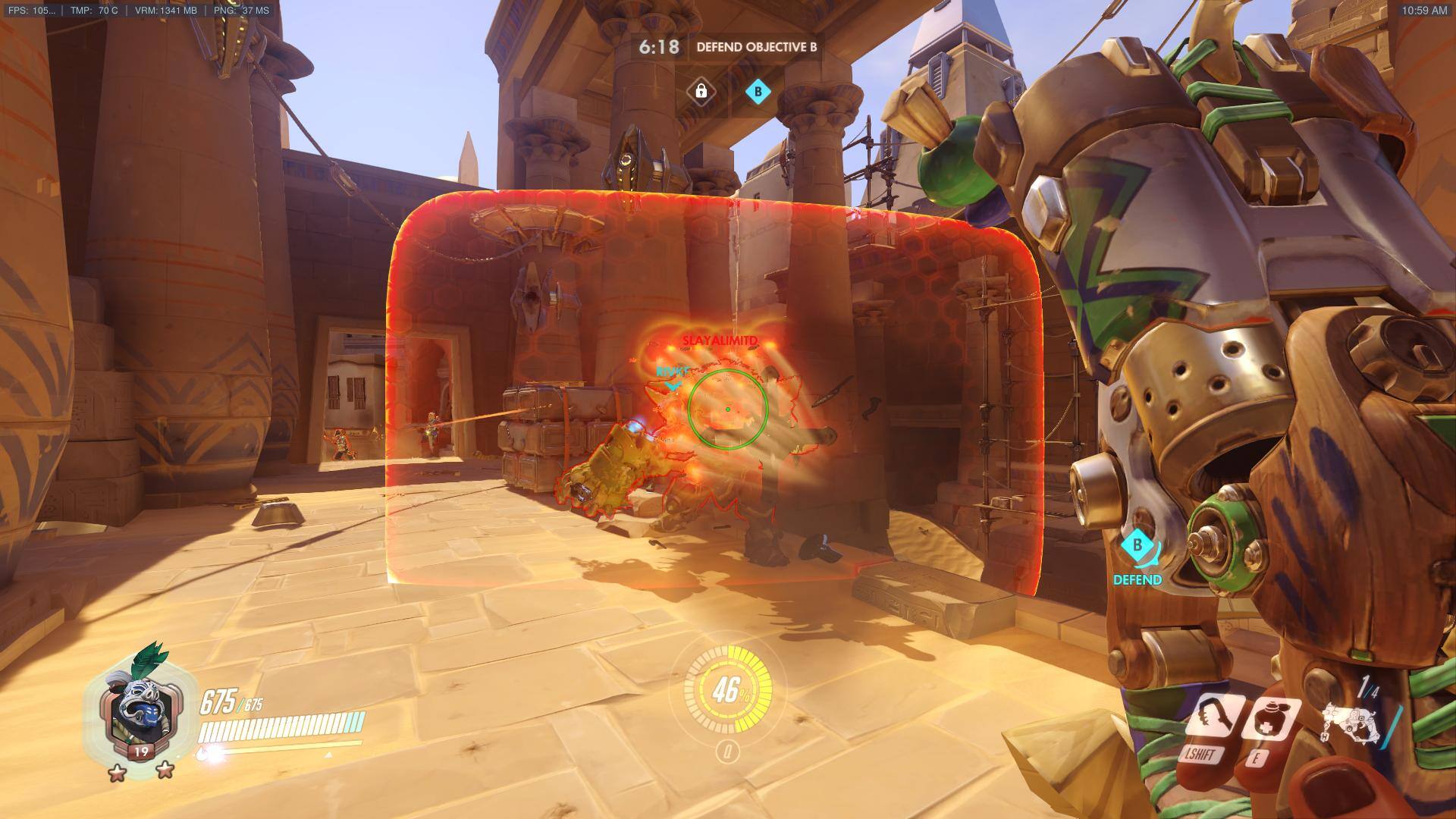Click the 6:18 match timer
This screenshot has height=819, width=1456.
click(657, 46)
